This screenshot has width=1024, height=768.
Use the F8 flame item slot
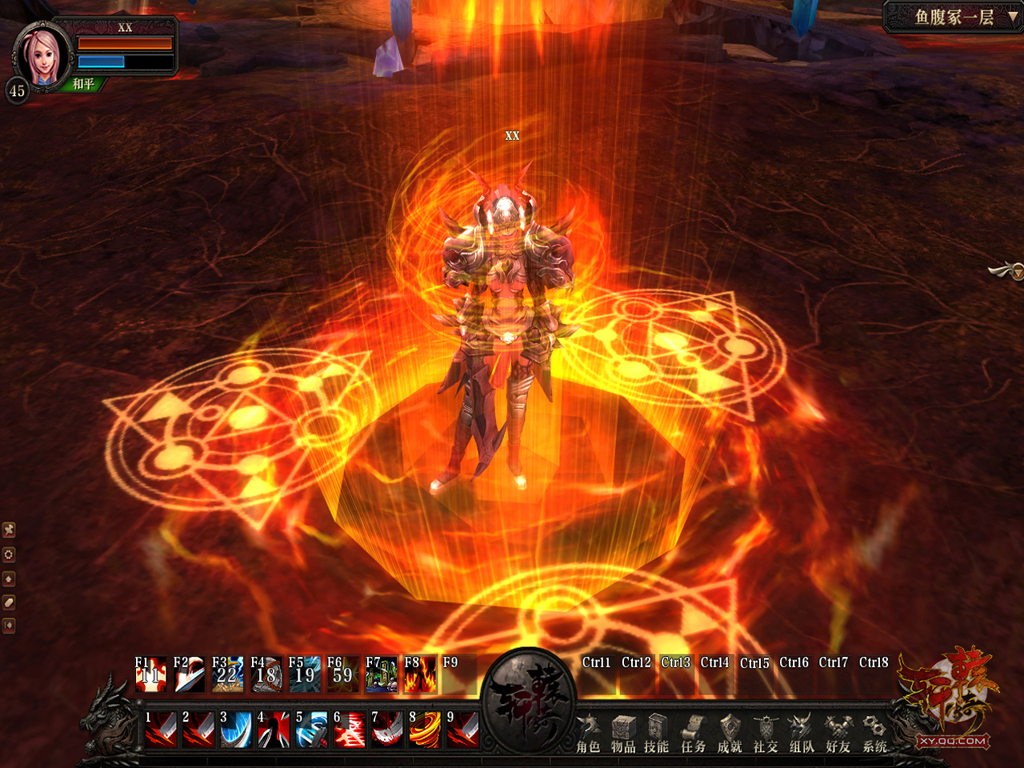(421, 675)
